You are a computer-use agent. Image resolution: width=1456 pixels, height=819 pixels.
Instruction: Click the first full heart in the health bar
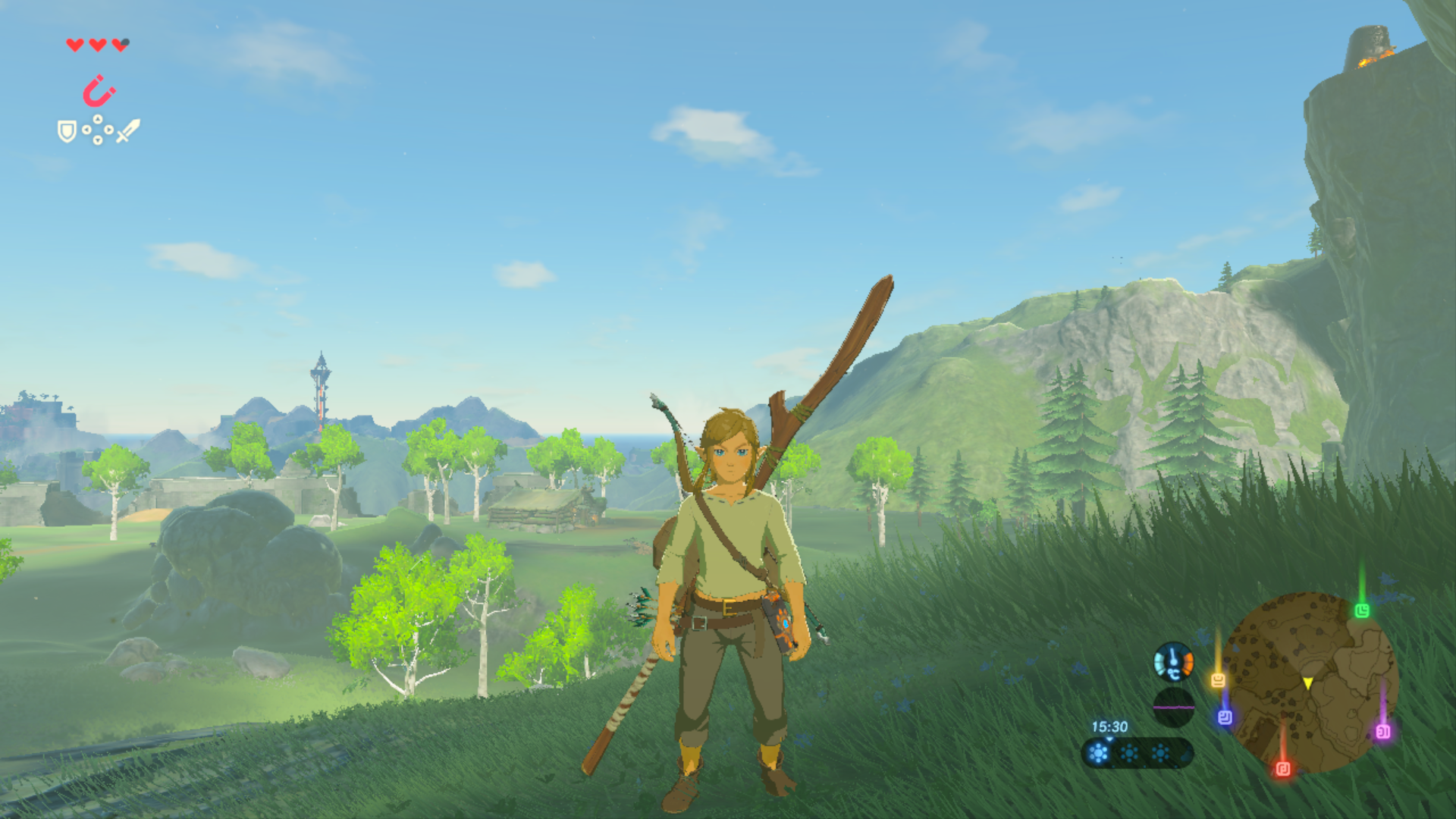tap(75, 45)
